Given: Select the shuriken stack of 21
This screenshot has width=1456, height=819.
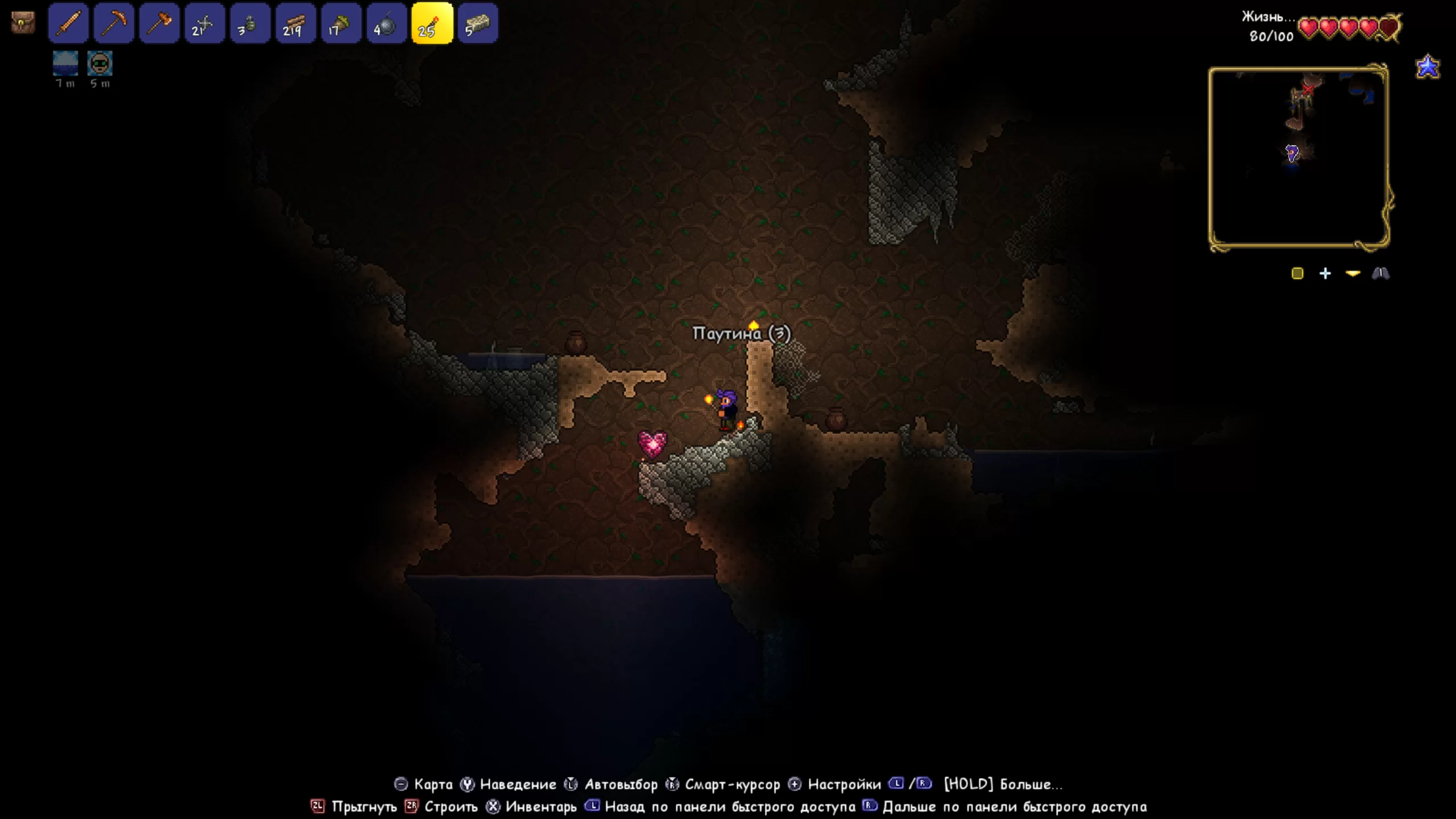Looking at the screenshot, I should click(205, 23).
